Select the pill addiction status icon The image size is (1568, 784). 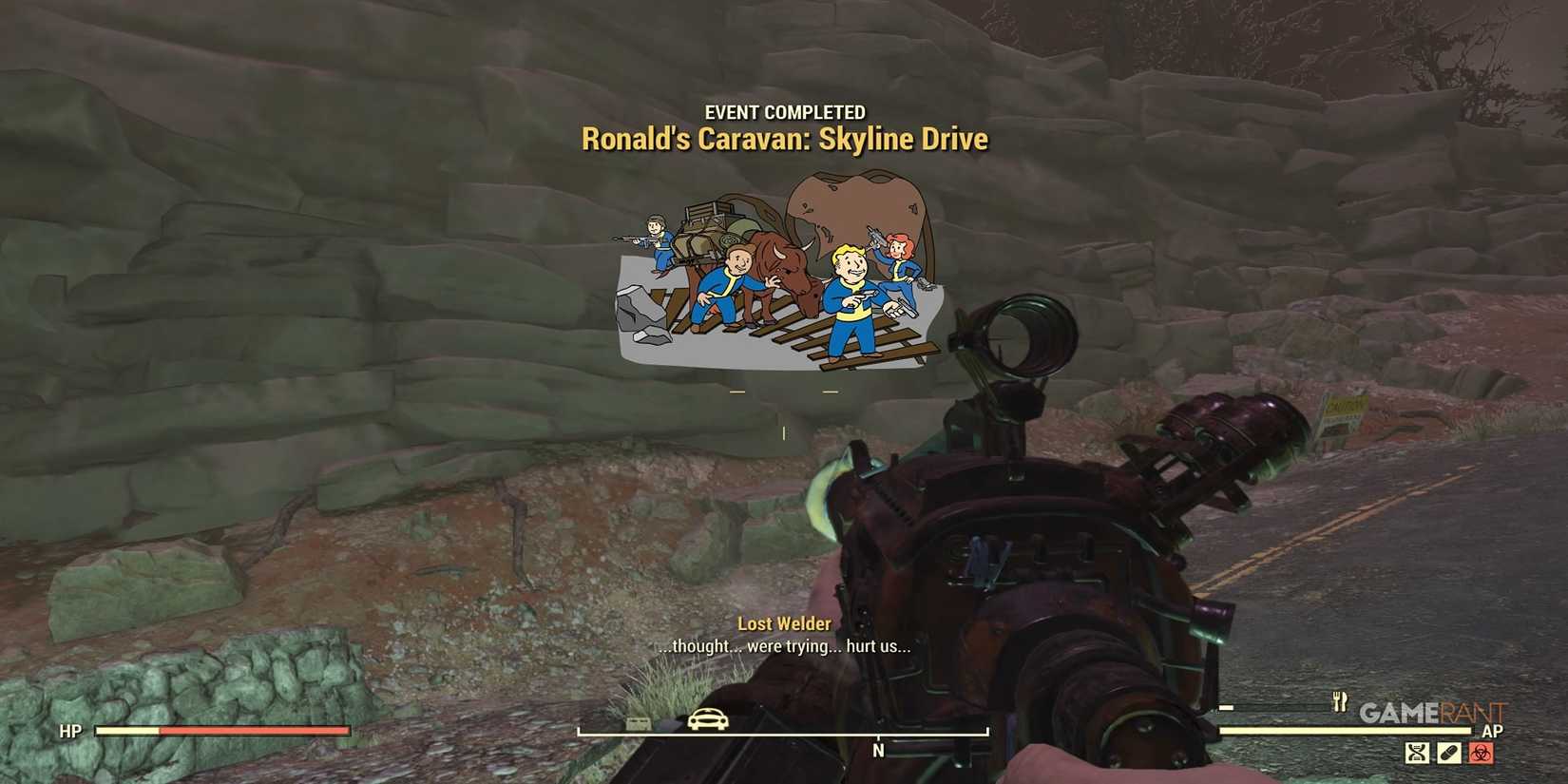click(1449, 752)
